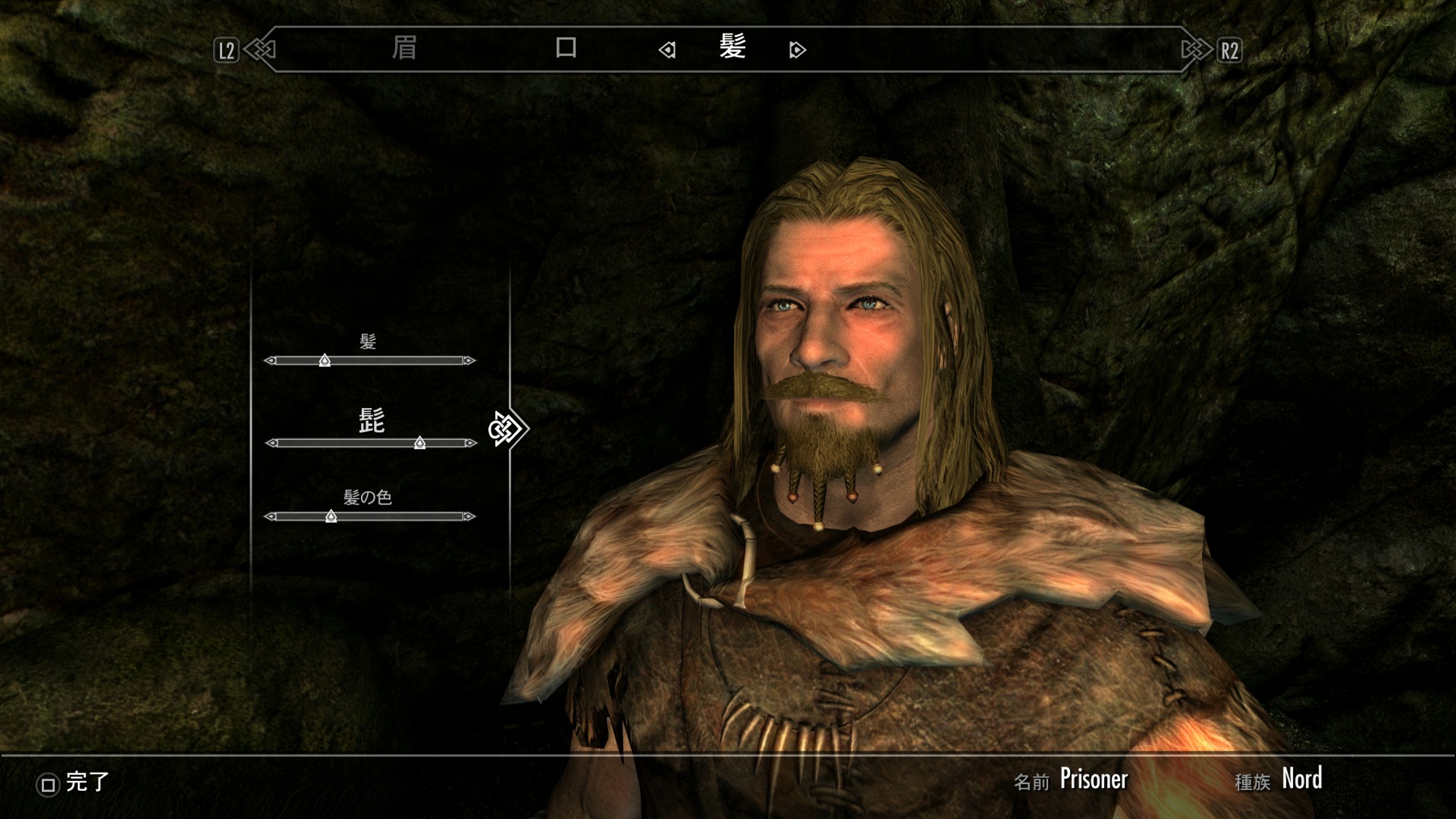The height and width of the screenshot is (819, 1456).
Task: Click the right arrow beside 髪 heading
Action: 797,50
